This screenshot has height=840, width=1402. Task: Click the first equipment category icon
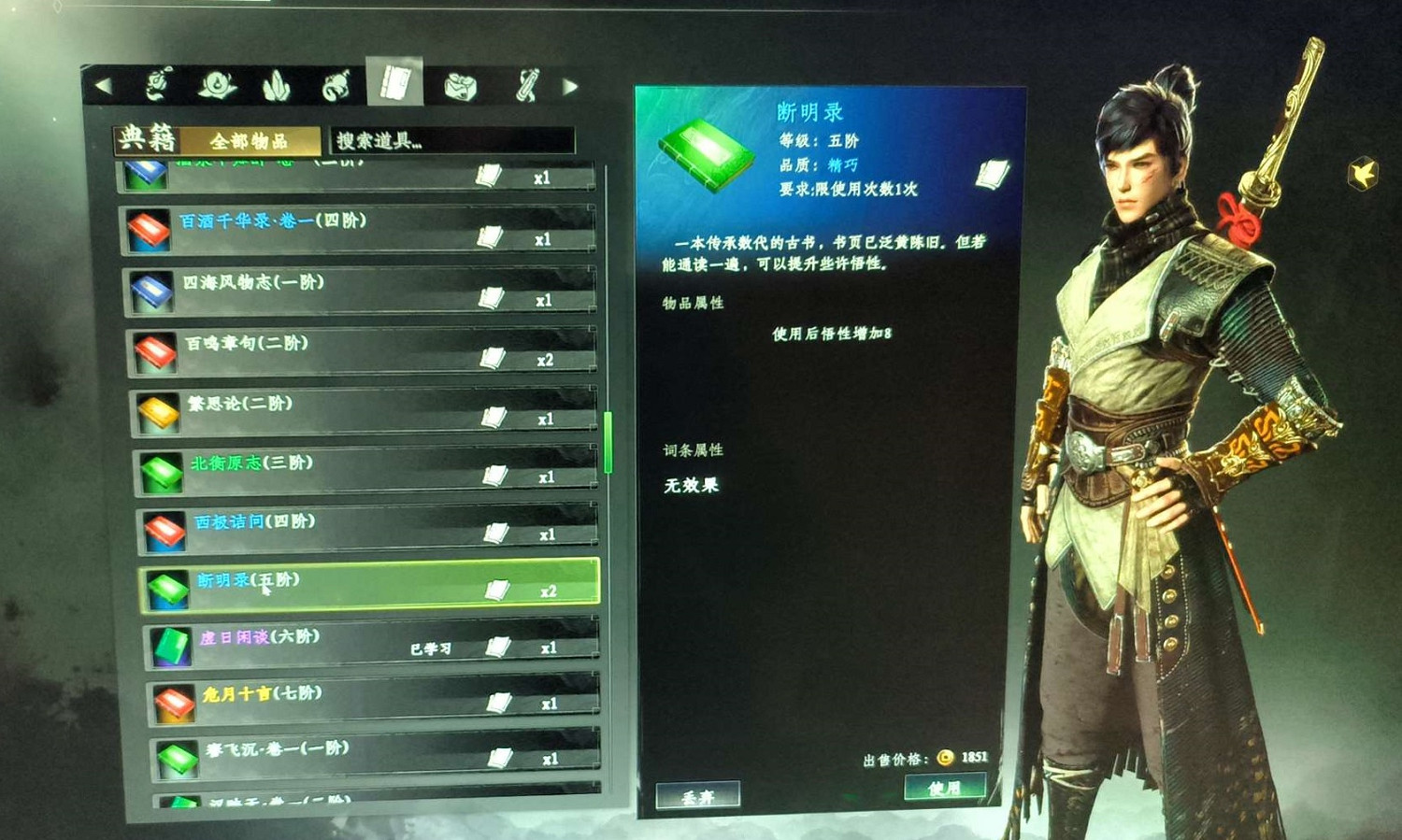point(156,86)
